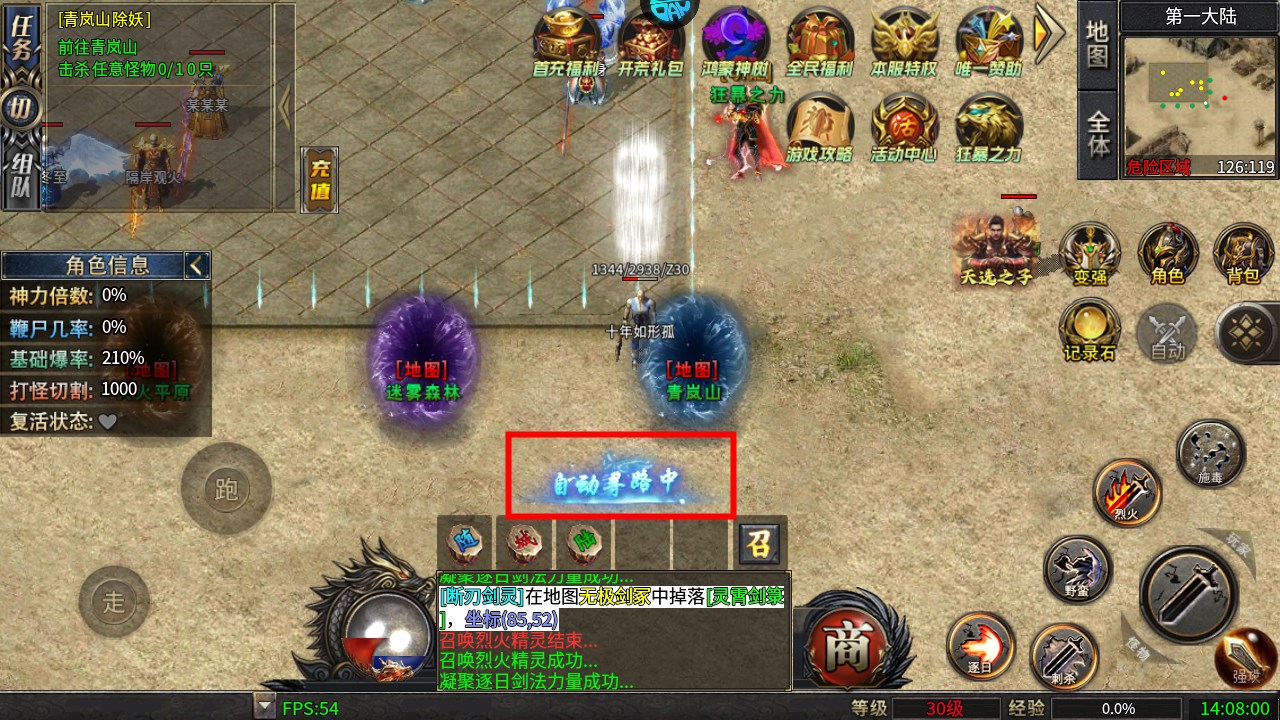The width and height of the screenshot is (1280, 720).
Task: Click the 充值 recharge button
Action: click(320, 180)
